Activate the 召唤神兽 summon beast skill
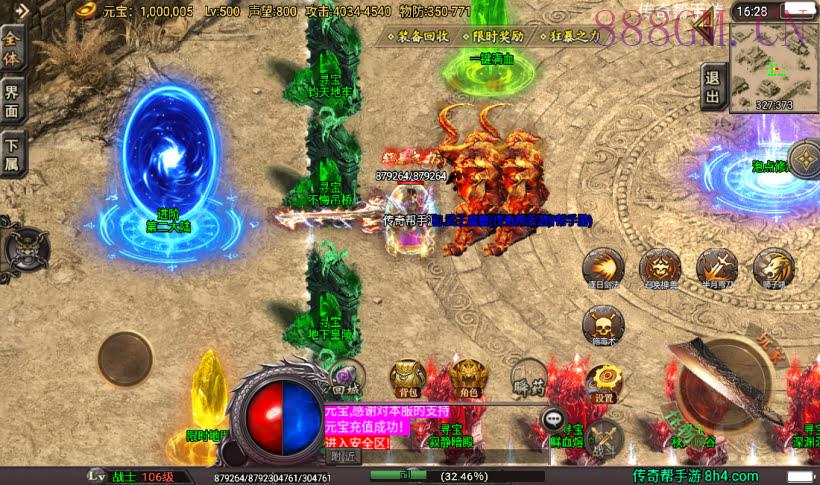This screenshot has height=485, width=820. click(x=660, y=269)
